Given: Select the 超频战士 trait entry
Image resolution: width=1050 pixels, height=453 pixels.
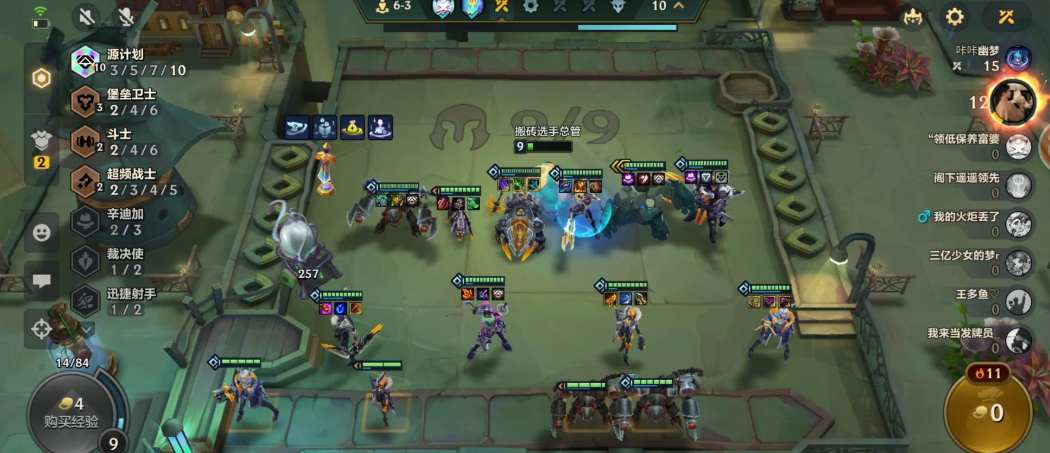Looking at the screenshot, I should [x=125, y=182].
